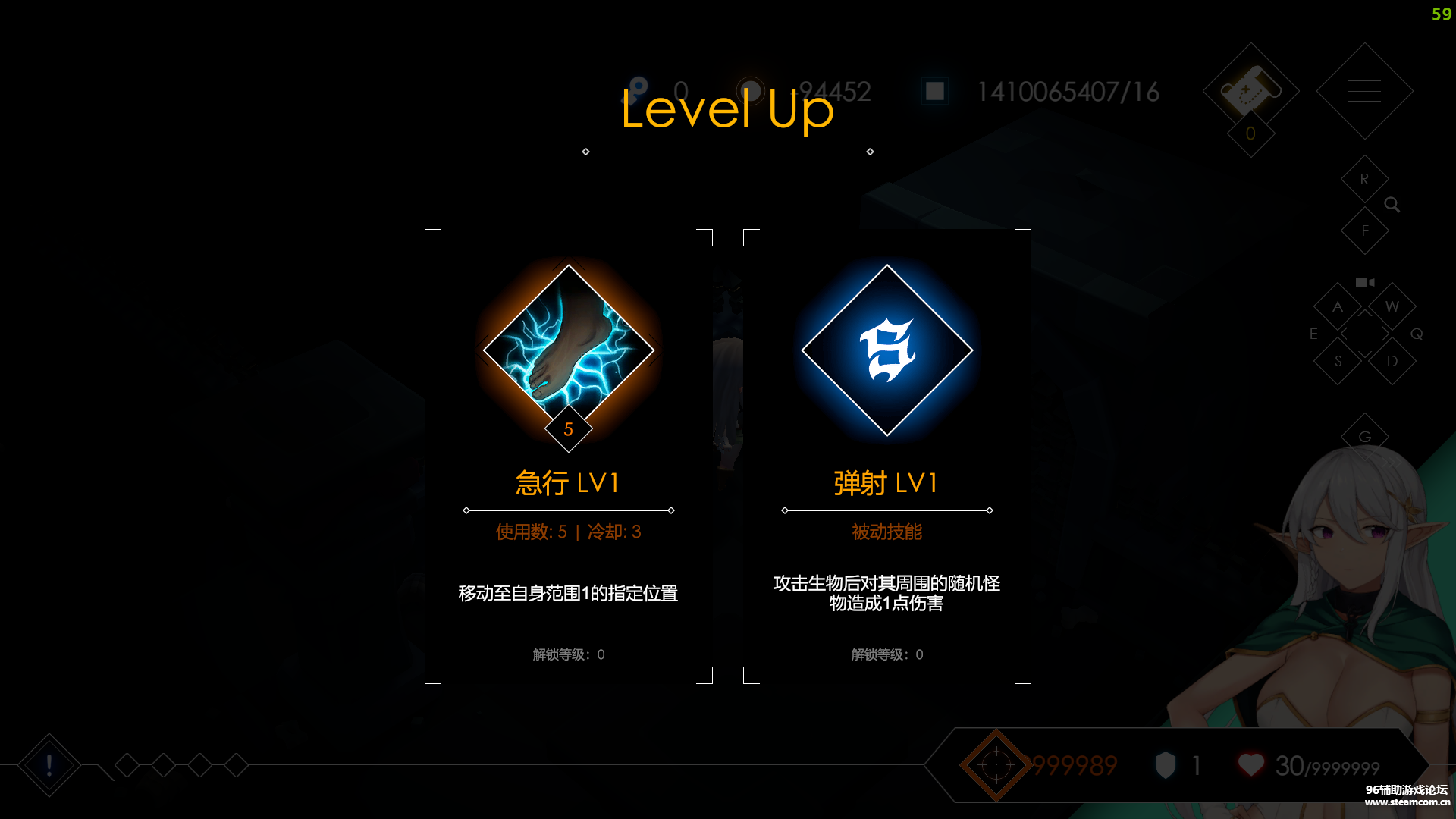Select the crosshair target diamond icon

pos(996,765)
